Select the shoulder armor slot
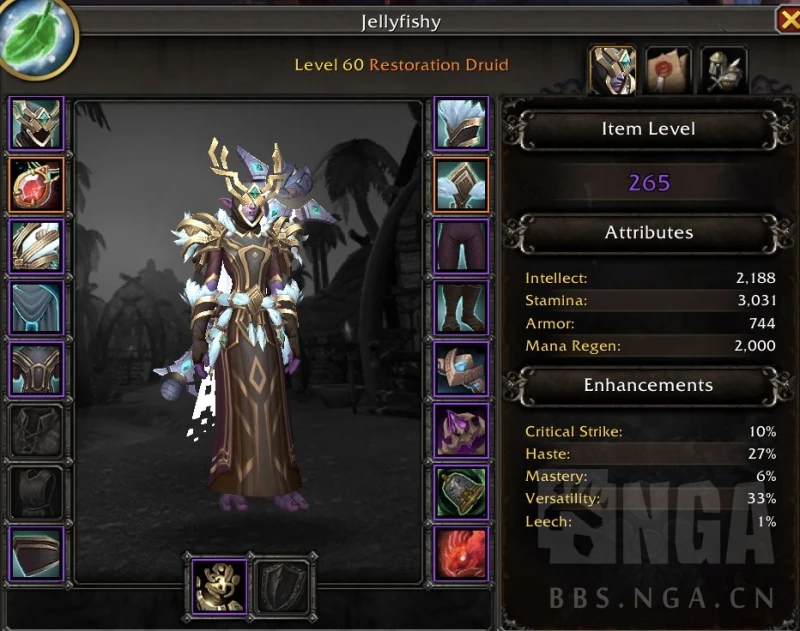The height and width of the screenshot is (631, 800). pos(37,246)
